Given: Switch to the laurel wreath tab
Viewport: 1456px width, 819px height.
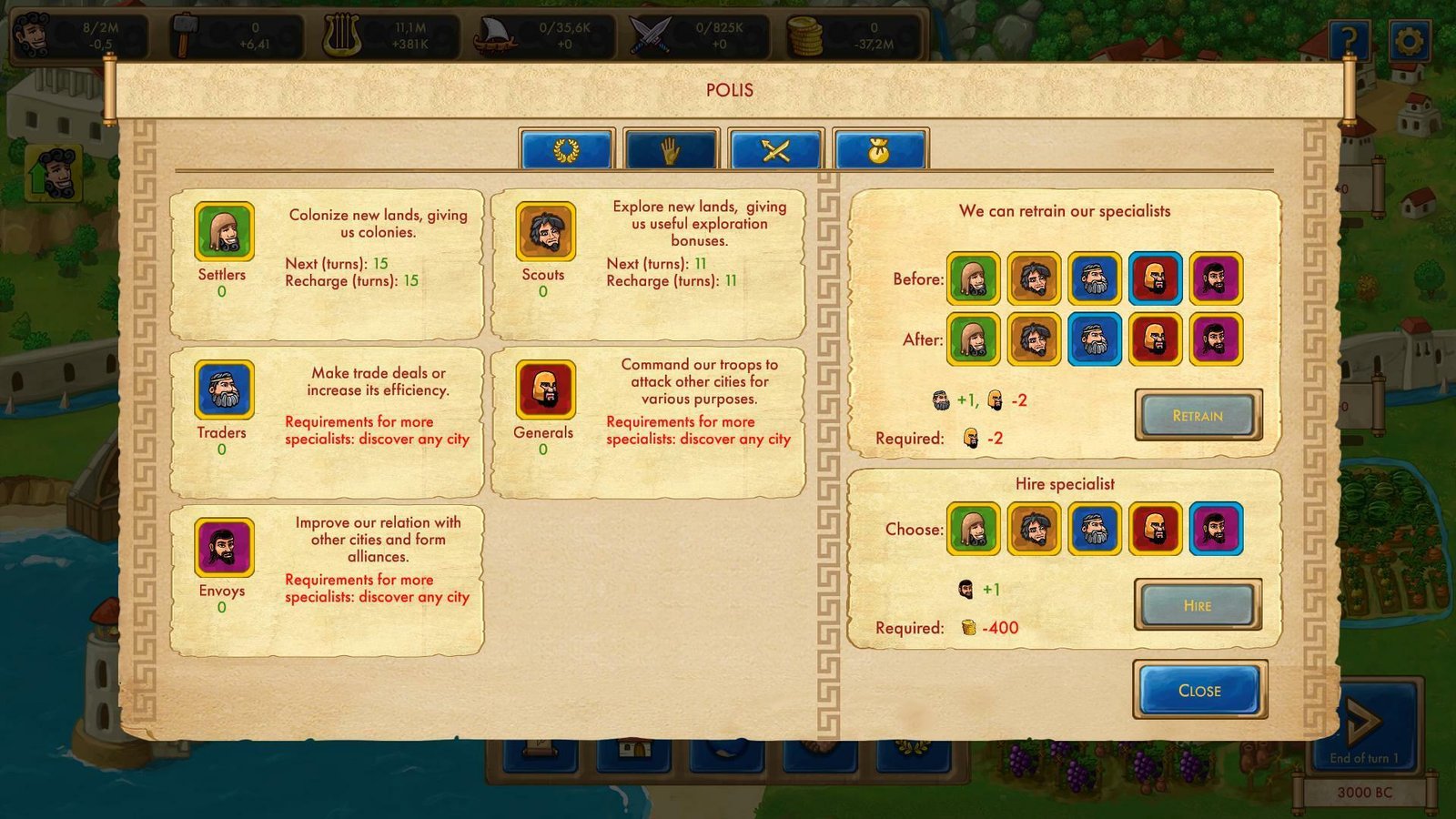Looking at the screenshot, I should pos(566,150).
